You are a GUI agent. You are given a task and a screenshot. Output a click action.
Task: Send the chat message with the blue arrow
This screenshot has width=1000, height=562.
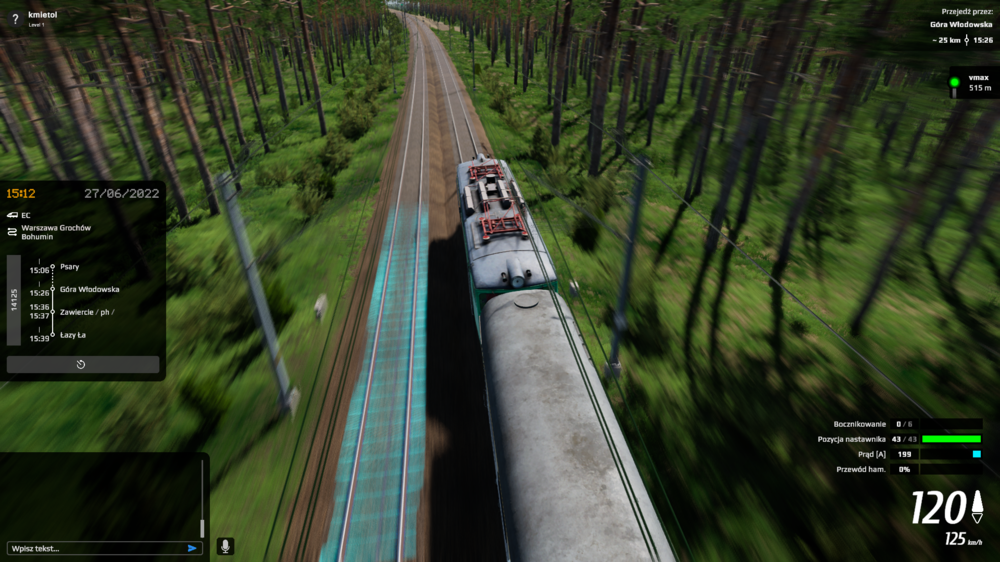point(192,548)
